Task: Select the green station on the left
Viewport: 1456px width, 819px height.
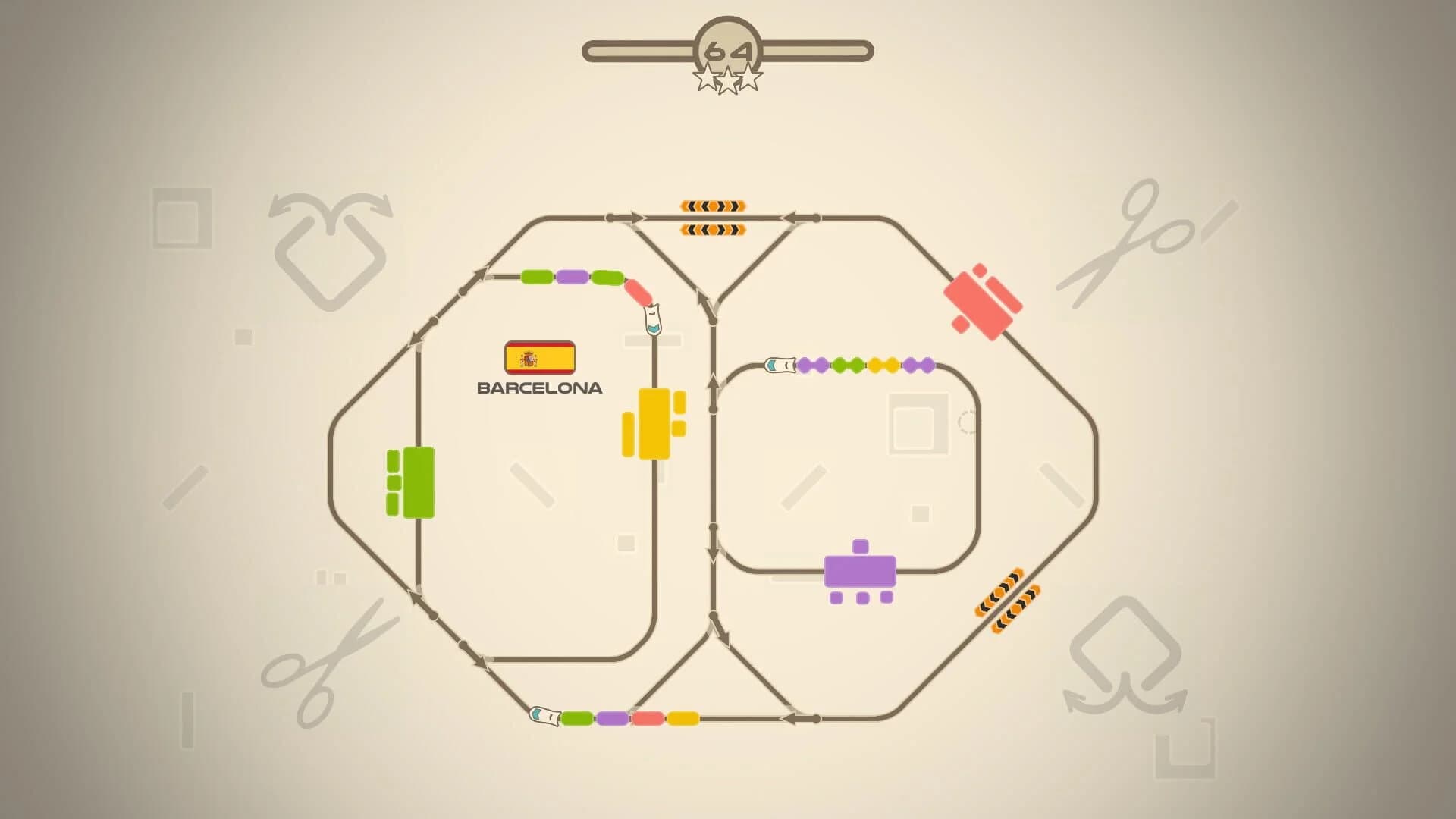Action: 417,482
